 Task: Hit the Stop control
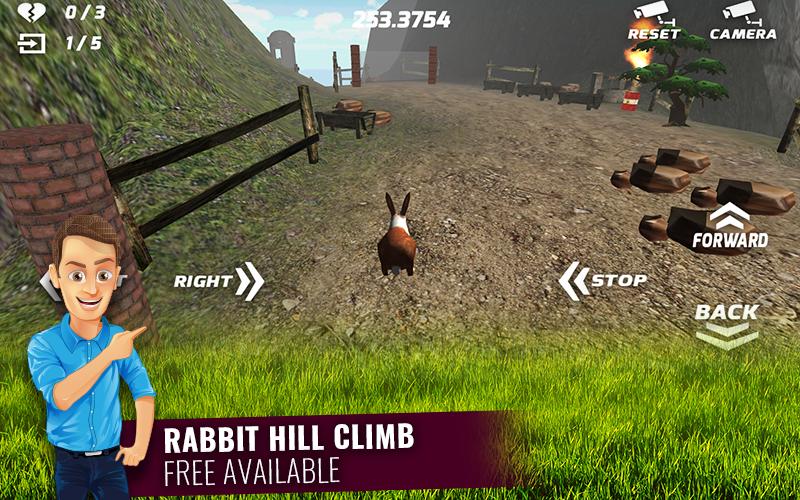point(603,281)
